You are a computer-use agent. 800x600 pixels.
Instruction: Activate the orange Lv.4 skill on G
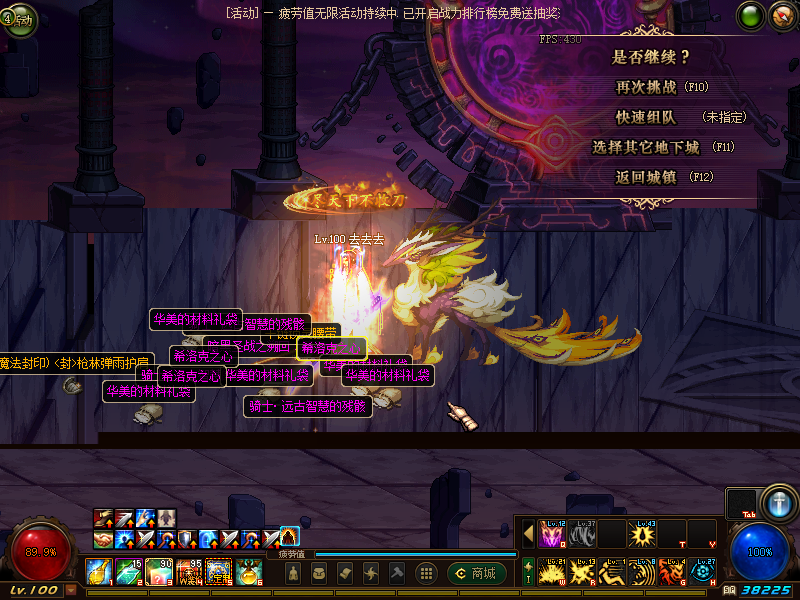[x=672, y=571]
